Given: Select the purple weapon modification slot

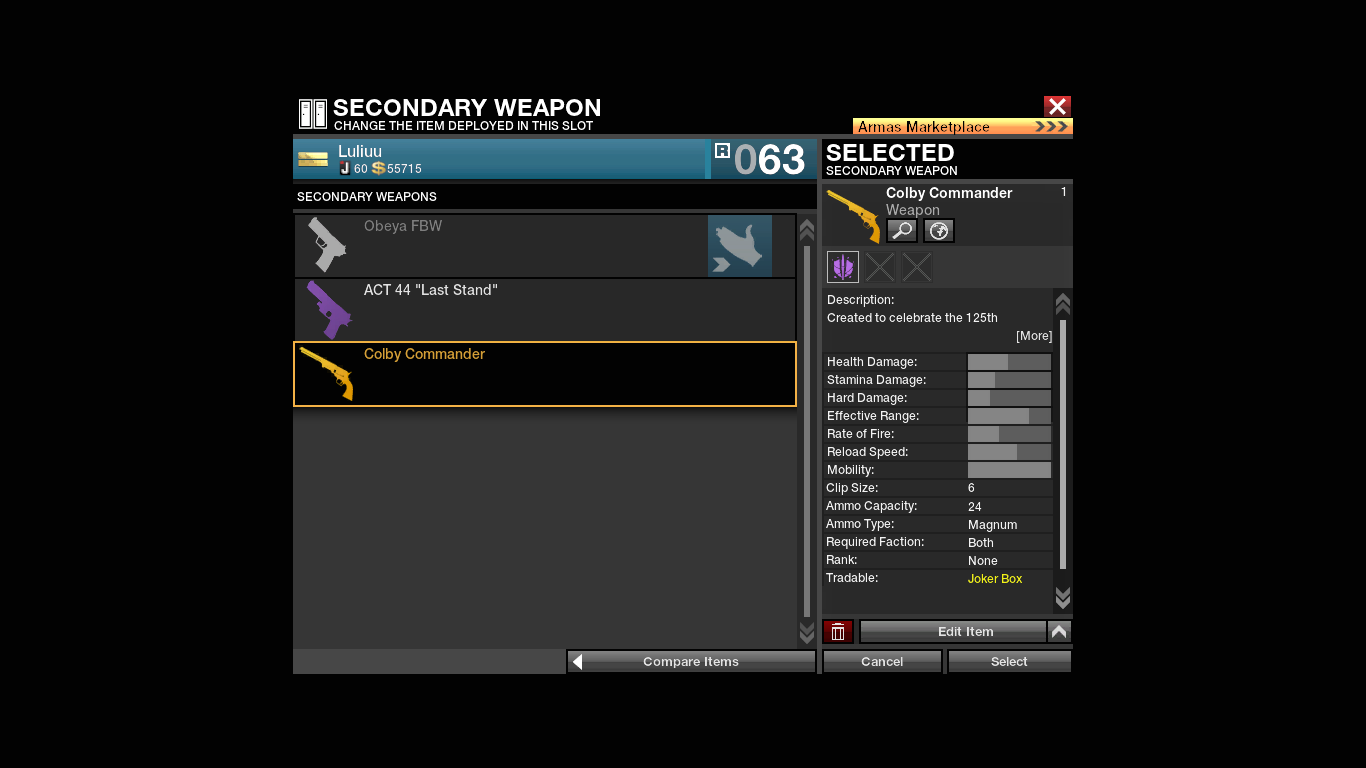Looking at the screenshot, I should [x=843, y=267].
